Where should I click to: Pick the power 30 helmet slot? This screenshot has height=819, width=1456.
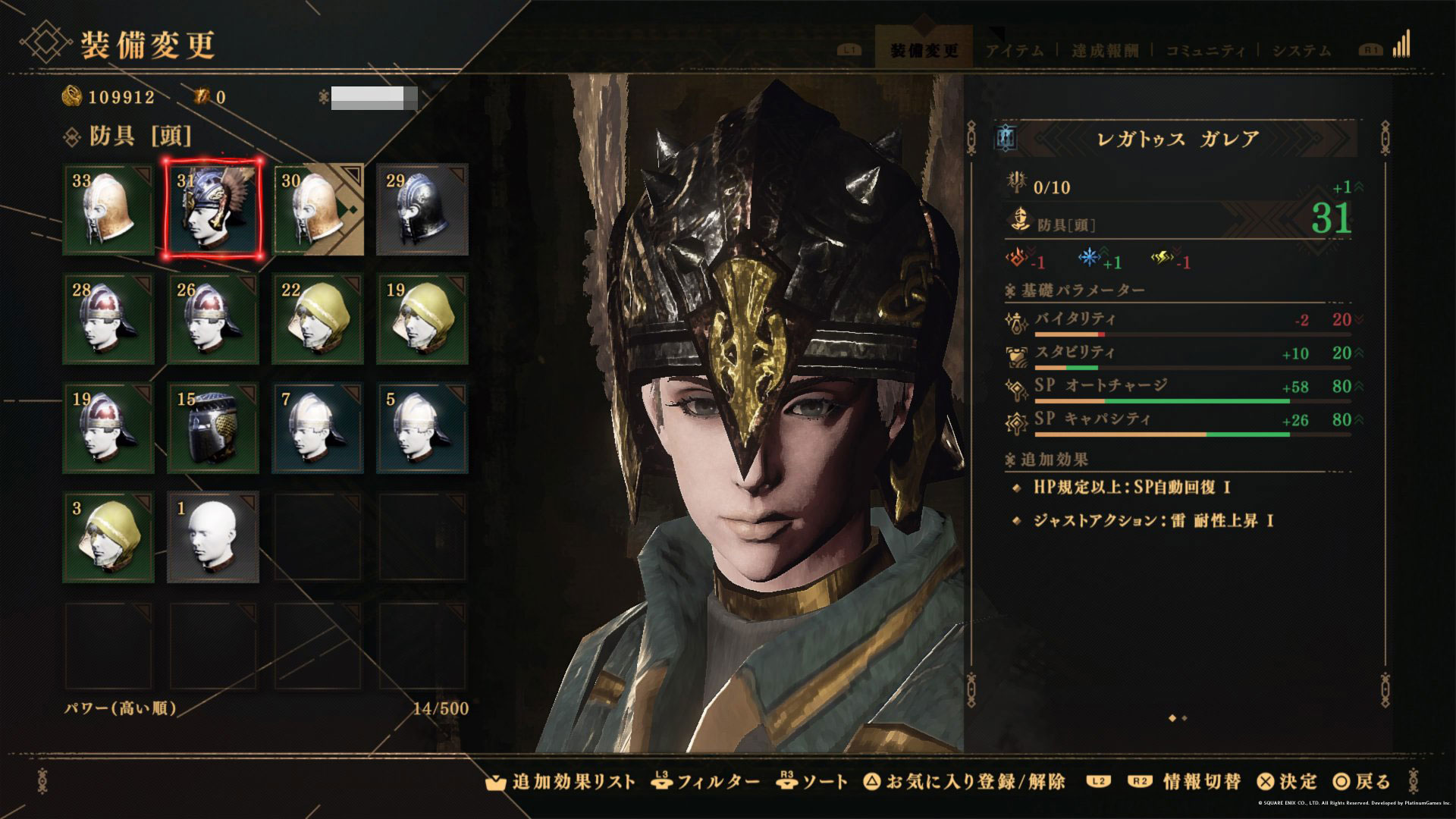click(318, 209)
